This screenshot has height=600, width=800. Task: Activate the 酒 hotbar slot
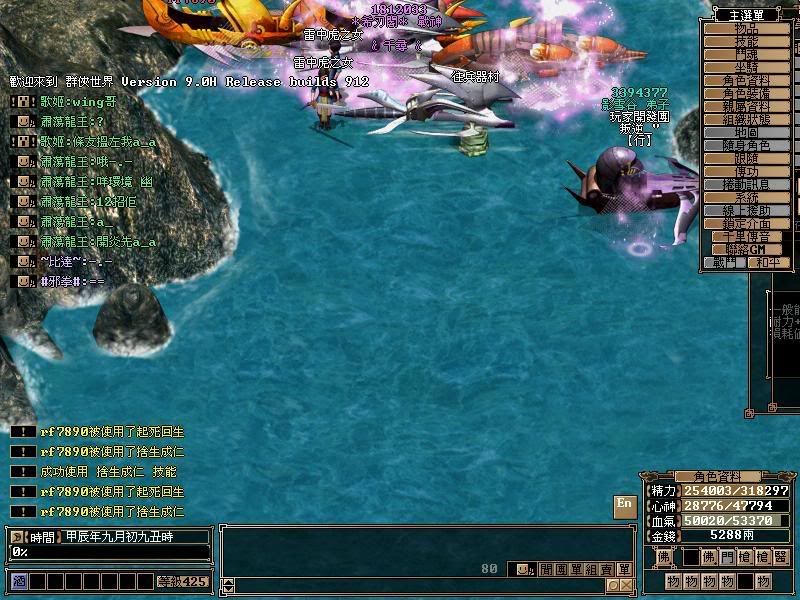18,580
